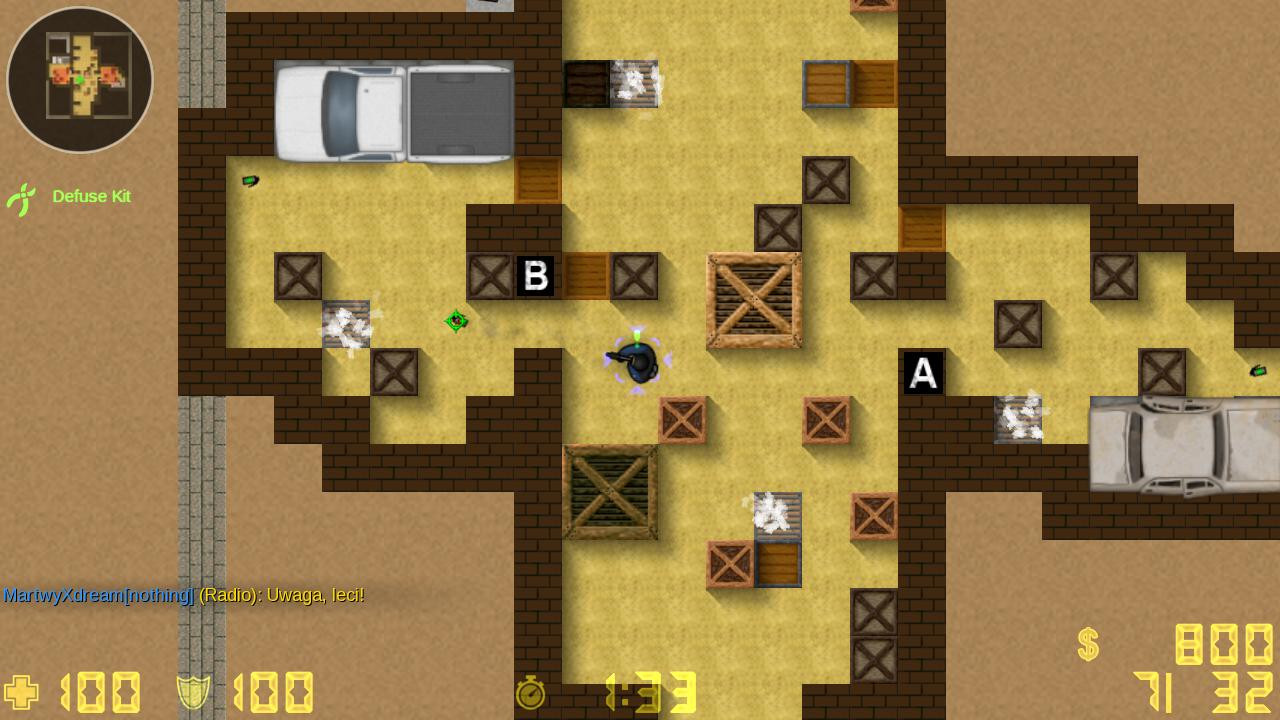Viewport: 1280px width, 720px height.
Task: Toggle the round timer display showing 1:33
Action: [x=655, y=693]
